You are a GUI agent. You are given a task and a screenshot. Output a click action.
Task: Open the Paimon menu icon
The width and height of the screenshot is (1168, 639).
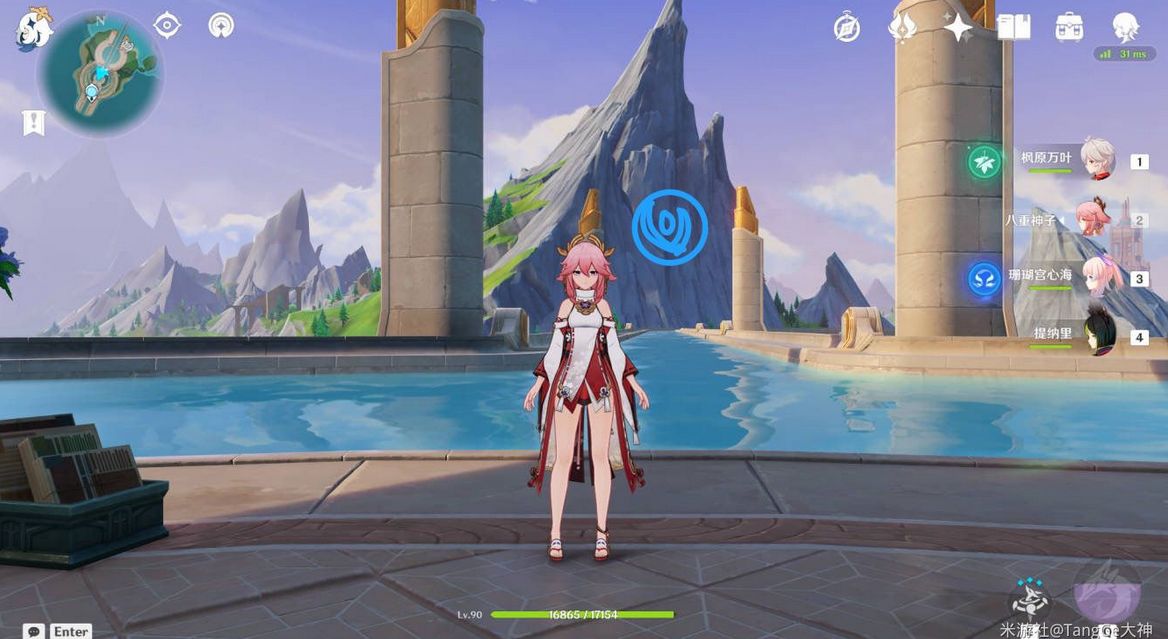[33, 29]
